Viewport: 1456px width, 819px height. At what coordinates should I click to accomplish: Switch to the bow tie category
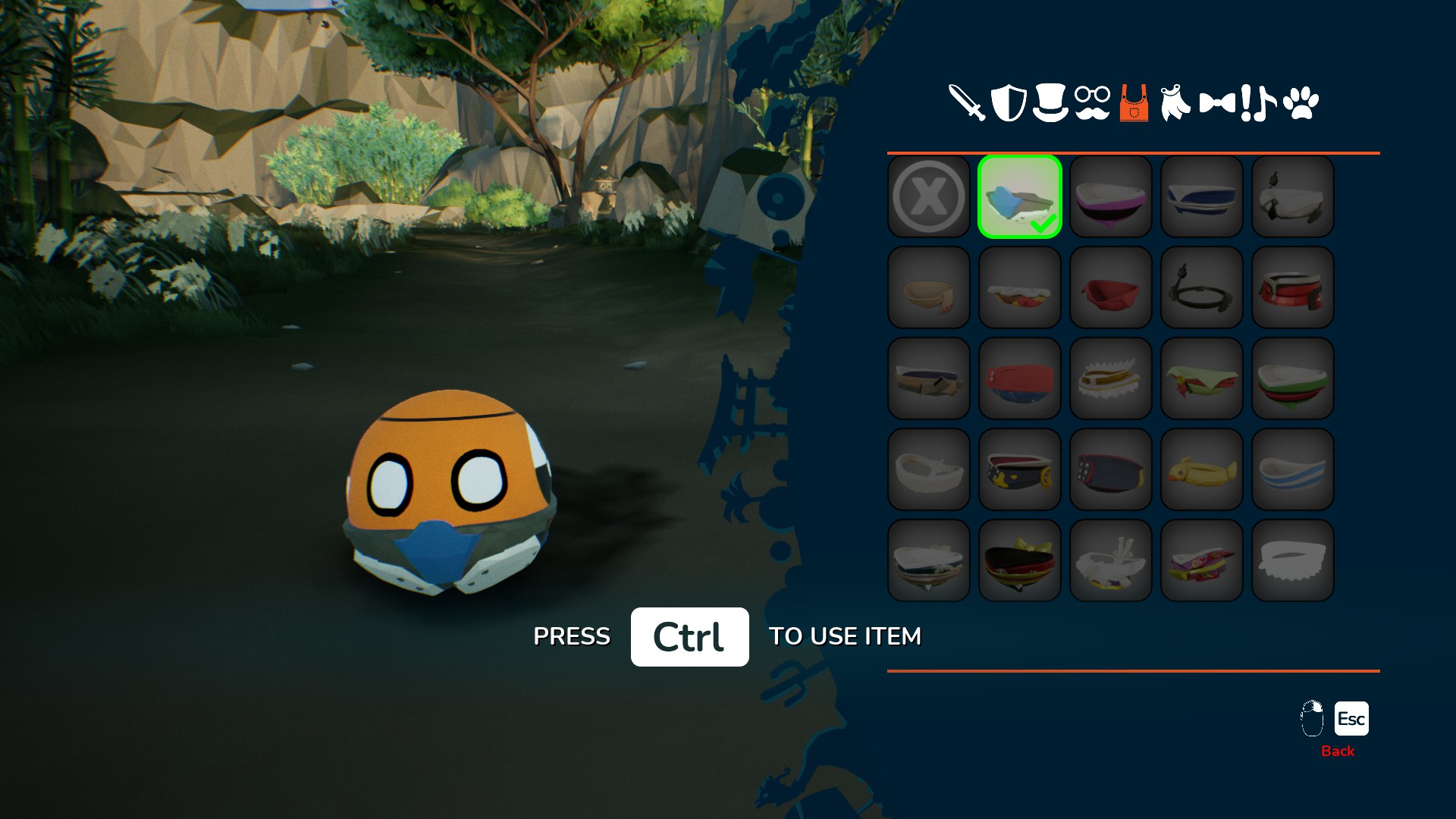pyautogui.click(x=1216, y=102)
